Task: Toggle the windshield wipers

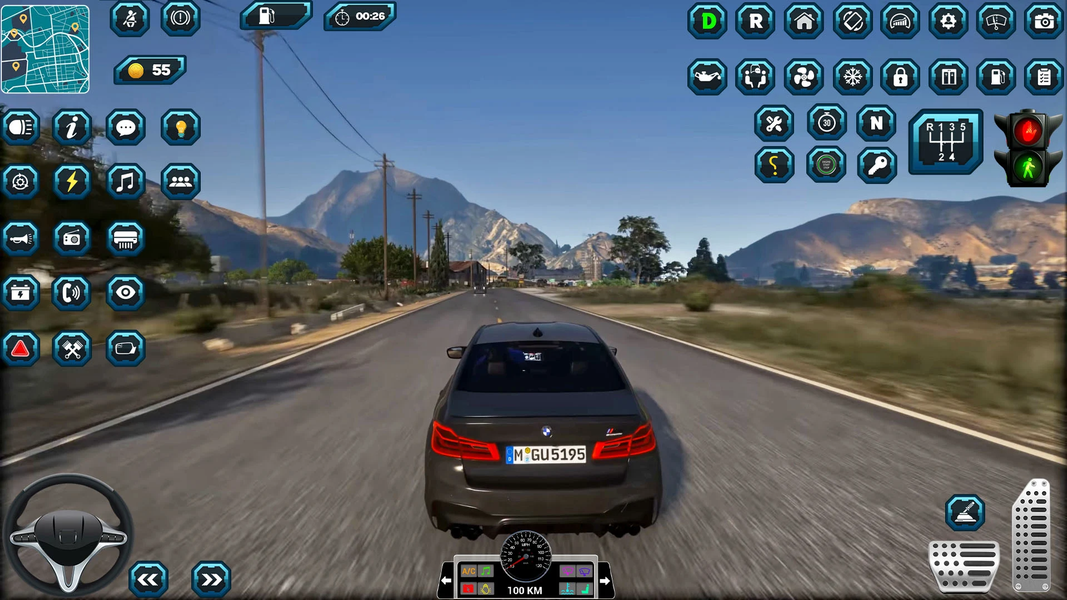Action: coord(995,21)
